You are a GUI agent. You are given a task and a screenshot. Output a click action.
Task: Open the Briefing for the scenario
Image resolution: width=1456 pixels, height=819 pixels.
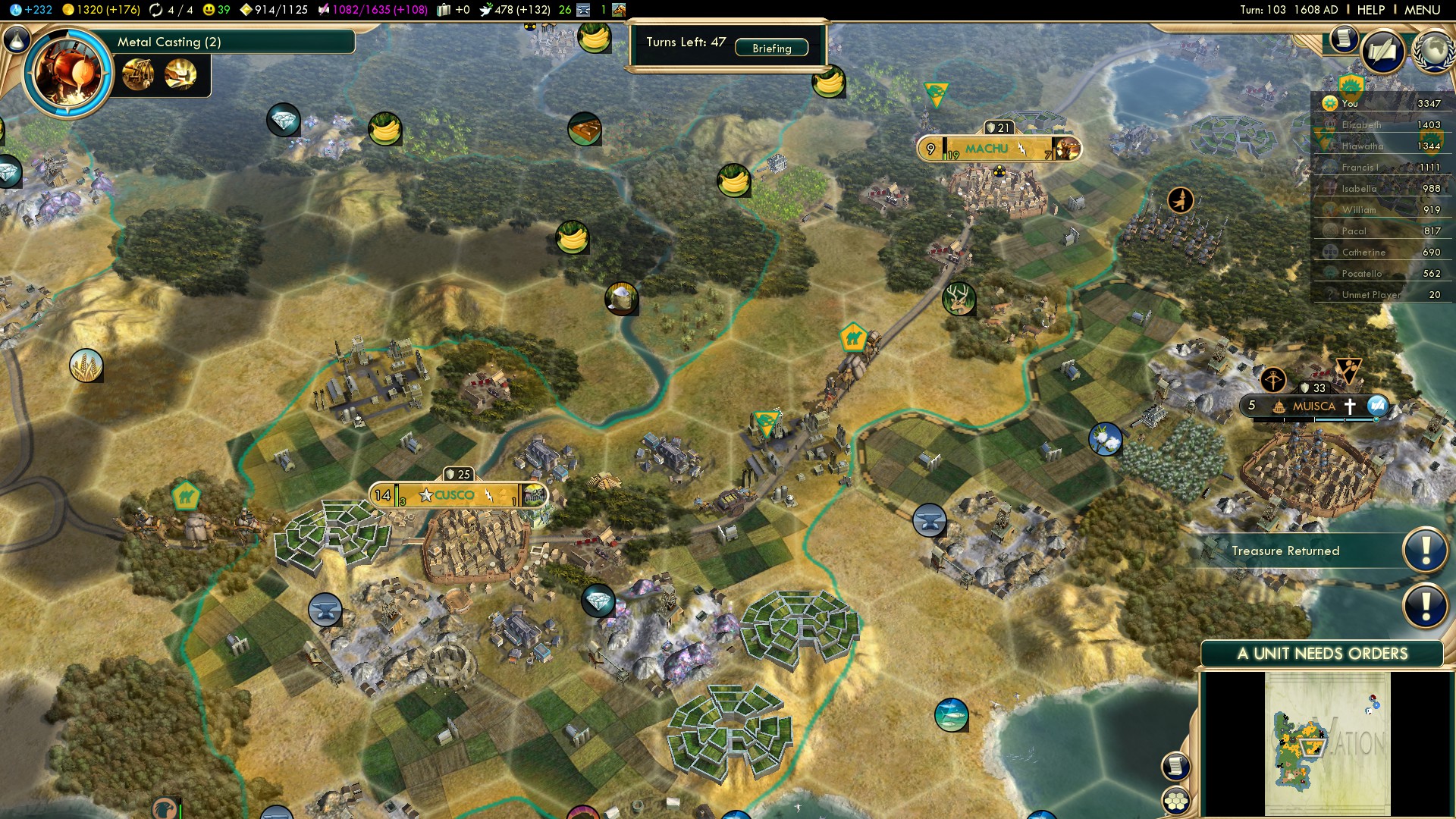pos(771,48)
